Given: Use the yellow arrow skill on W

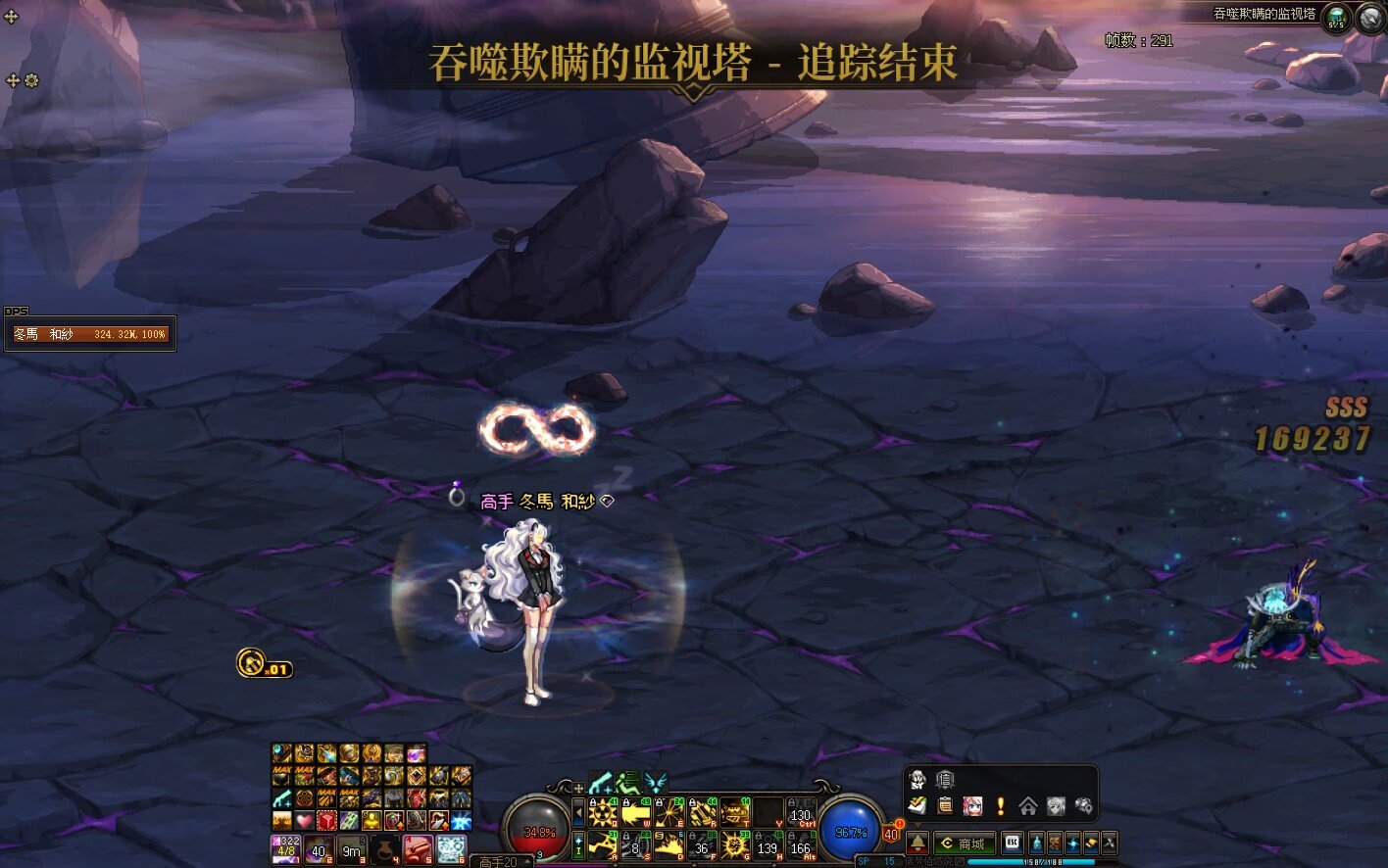Looking at the screenshot, I should pyautogui.click(x=636, y=813).
